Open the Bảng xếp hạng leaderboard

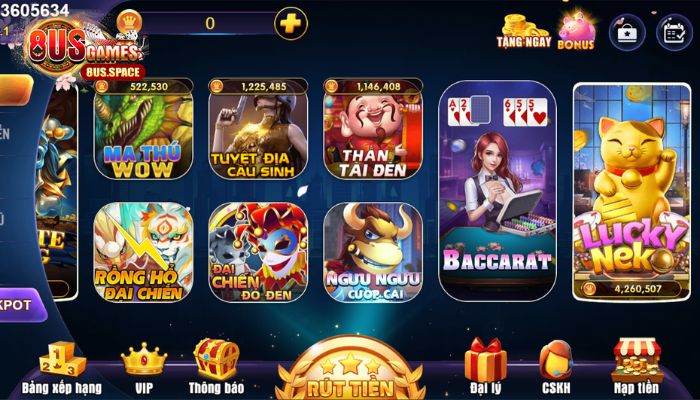click(x=61, y=366)
